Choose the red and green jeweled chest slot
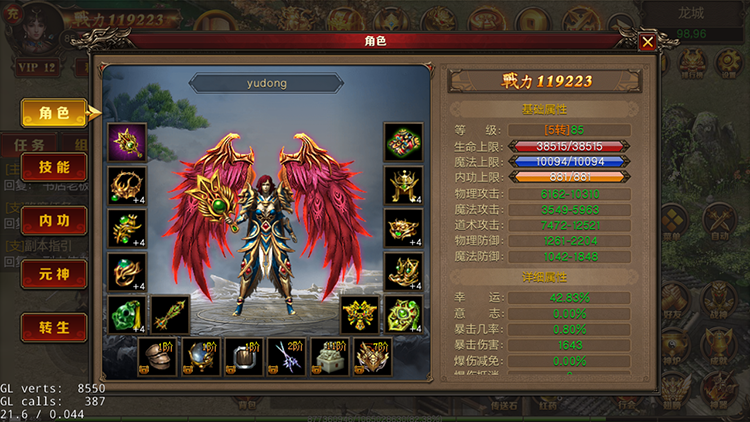The image size is (750, 422). click(403, 143)
